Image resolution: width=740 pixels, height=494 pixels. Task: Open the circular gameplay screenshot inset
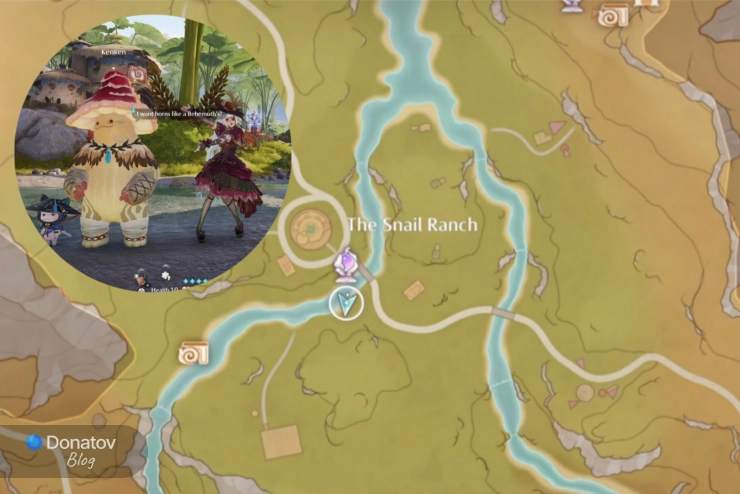pyautogui.click(x=152, y=152)
